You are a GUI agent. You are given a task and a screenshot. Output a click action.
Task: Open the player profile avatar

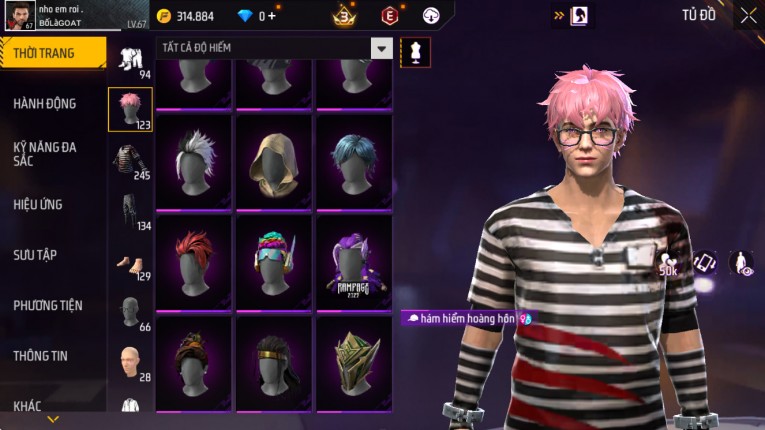(x=18, y=17)
